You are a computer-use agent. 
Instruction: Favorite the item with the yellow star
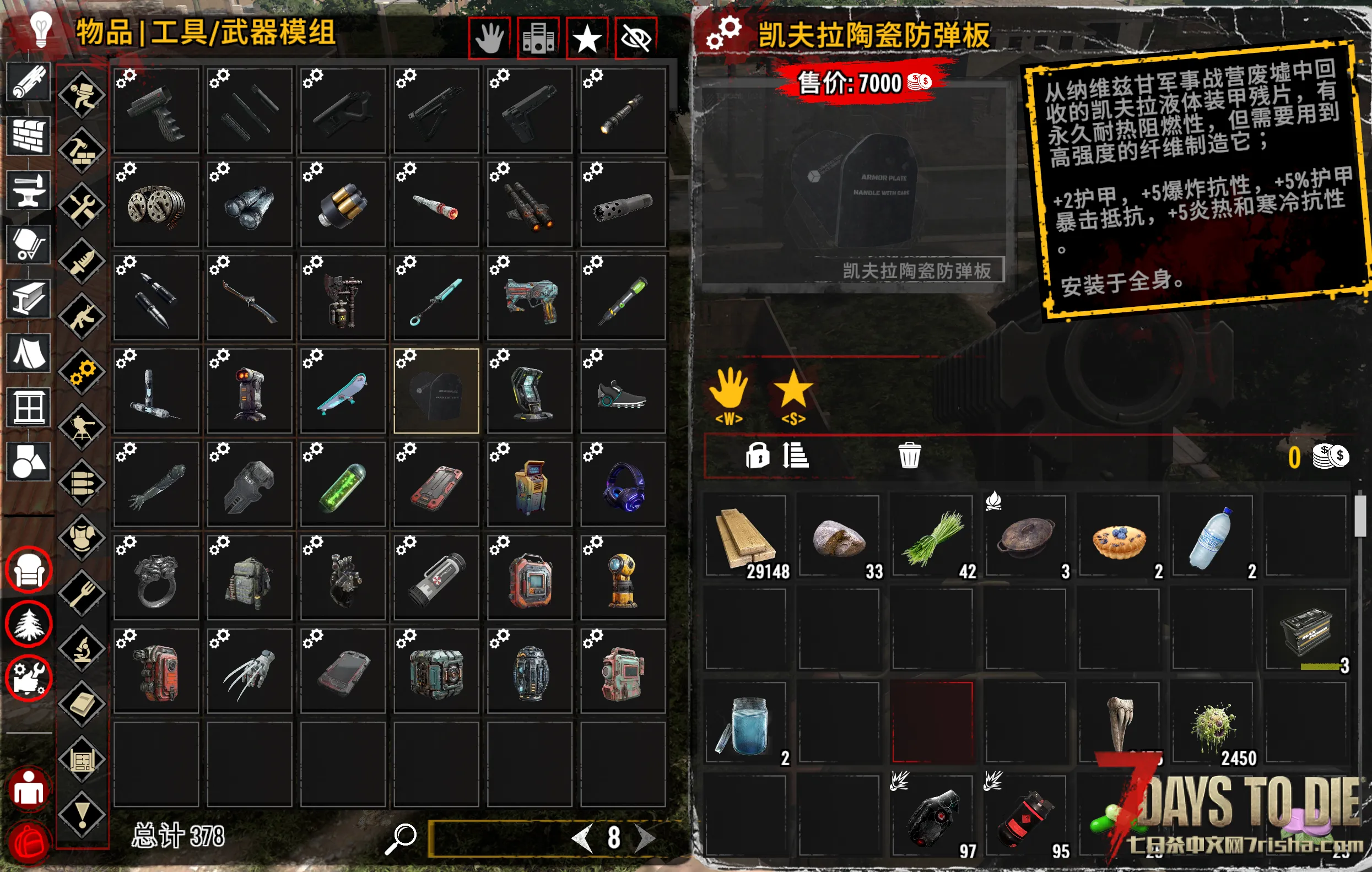click(x=793, y=390)
